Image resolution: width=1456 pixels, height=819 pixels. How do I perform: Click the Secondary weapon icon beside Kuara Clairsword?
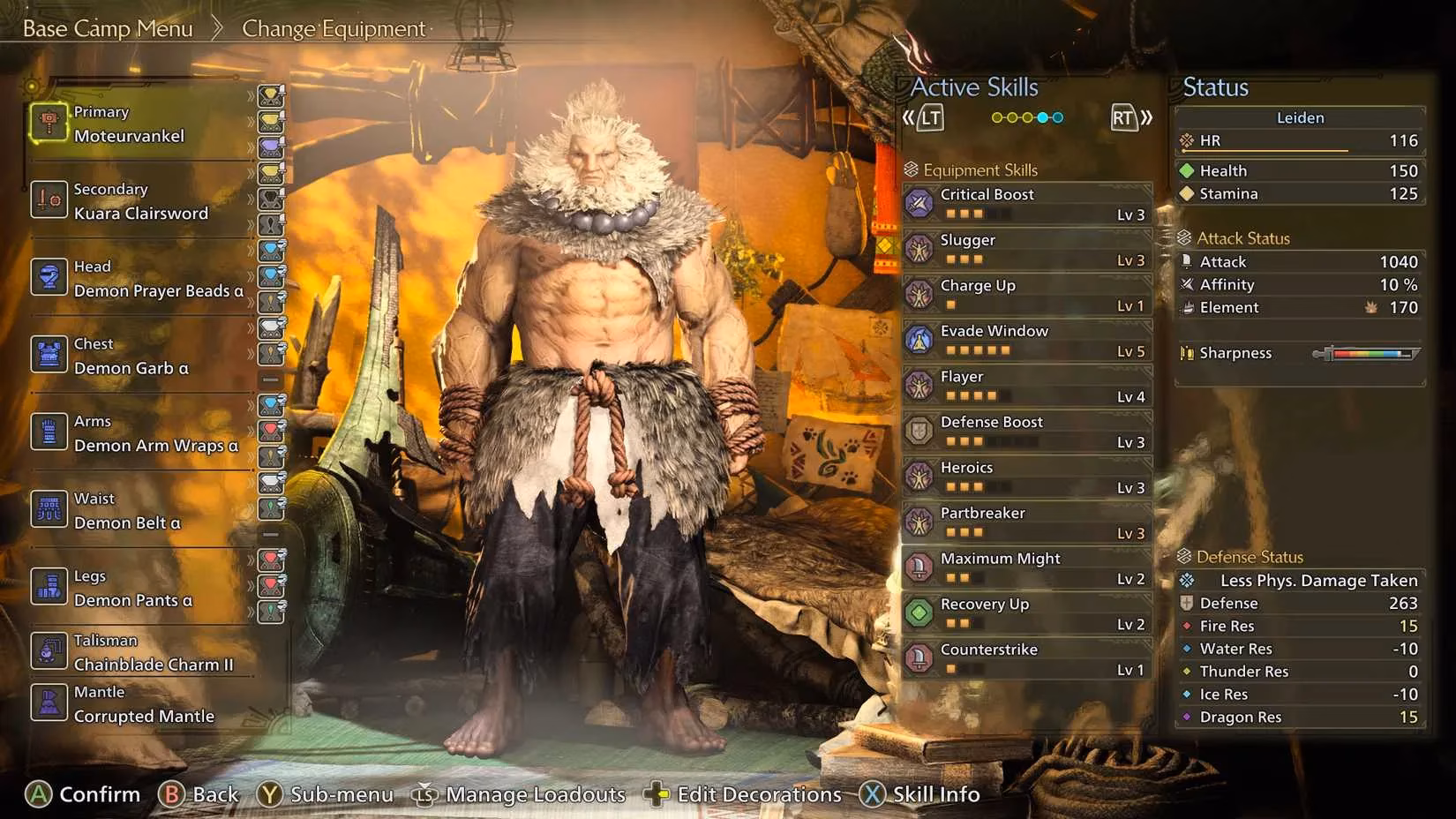click(x=49, y=200)
